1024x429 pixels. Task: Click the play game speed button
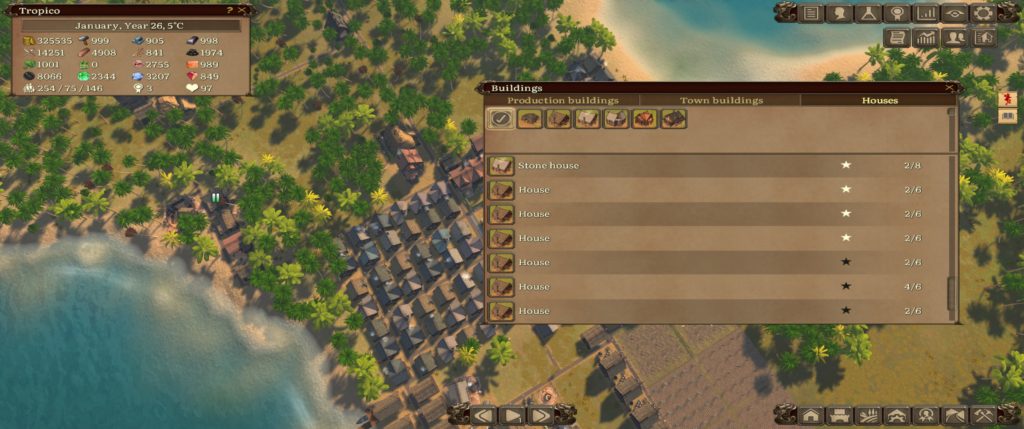pos(512,414)
